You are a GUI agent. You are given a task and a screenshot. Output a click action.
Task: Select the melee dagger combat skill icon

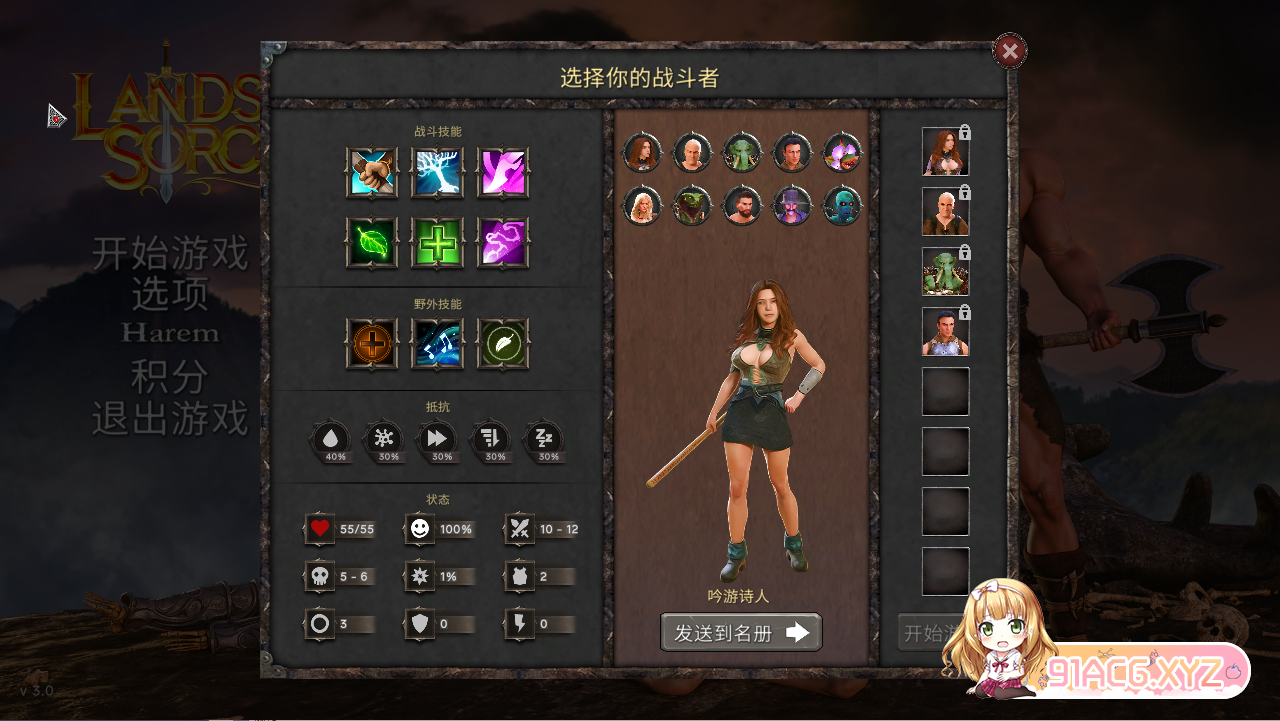click(x=371, y=173)
